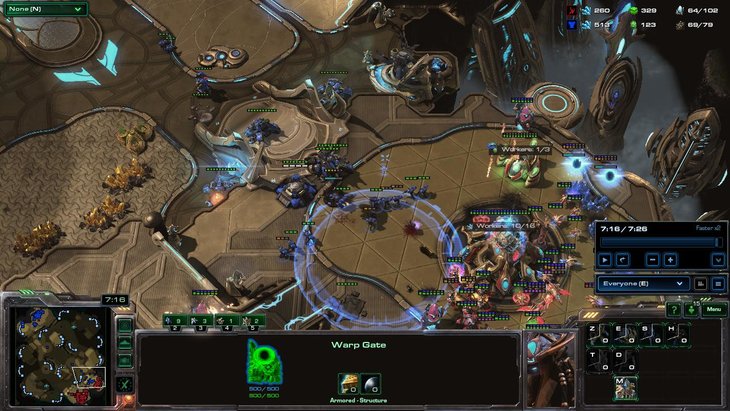Open the Menu button
Screen dimensions: 730x411
[x=712, y=310]
